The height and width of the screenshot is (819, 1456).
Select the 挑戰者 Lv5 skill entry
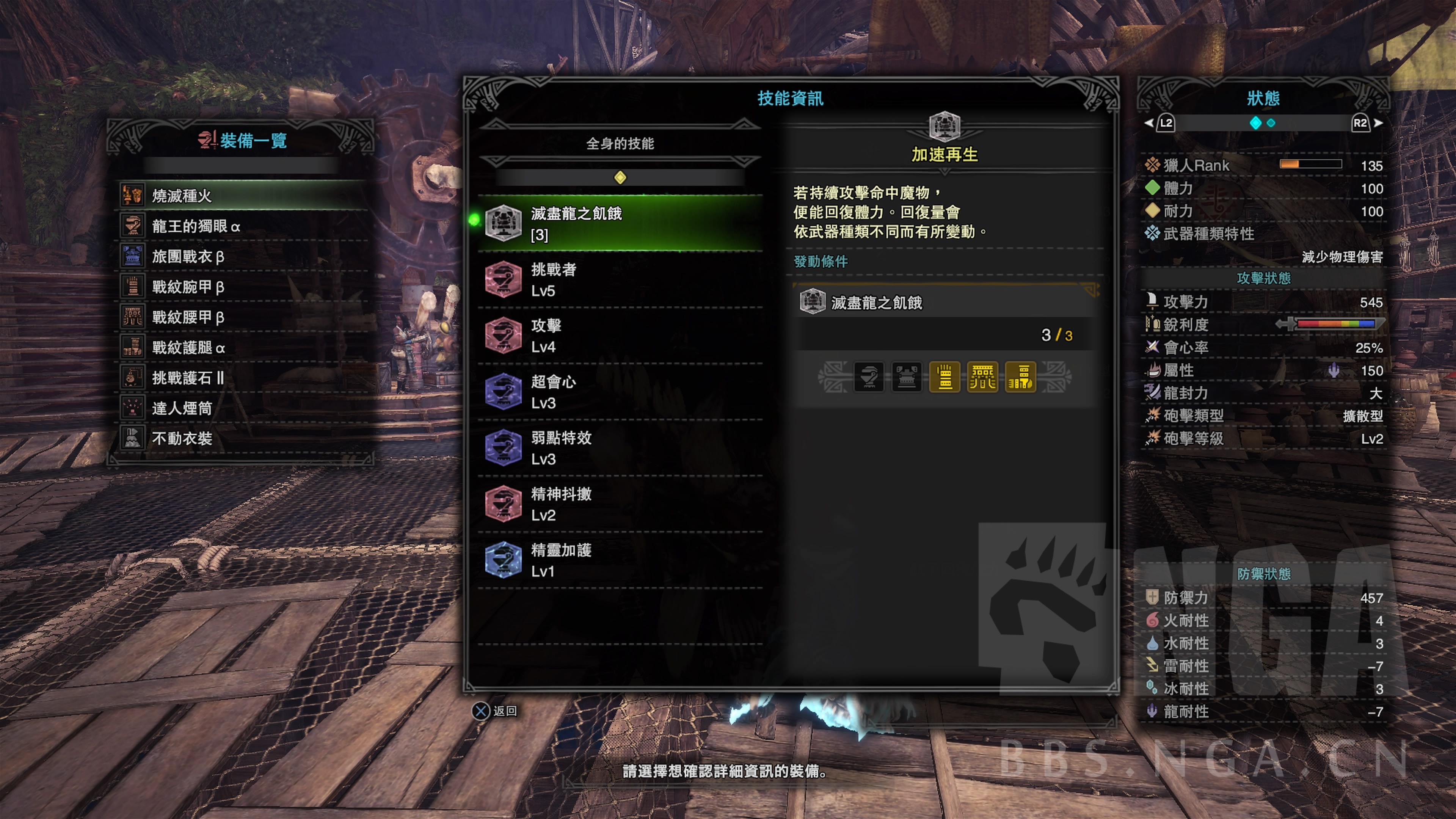pyautogui.click(x=565, y=280)
